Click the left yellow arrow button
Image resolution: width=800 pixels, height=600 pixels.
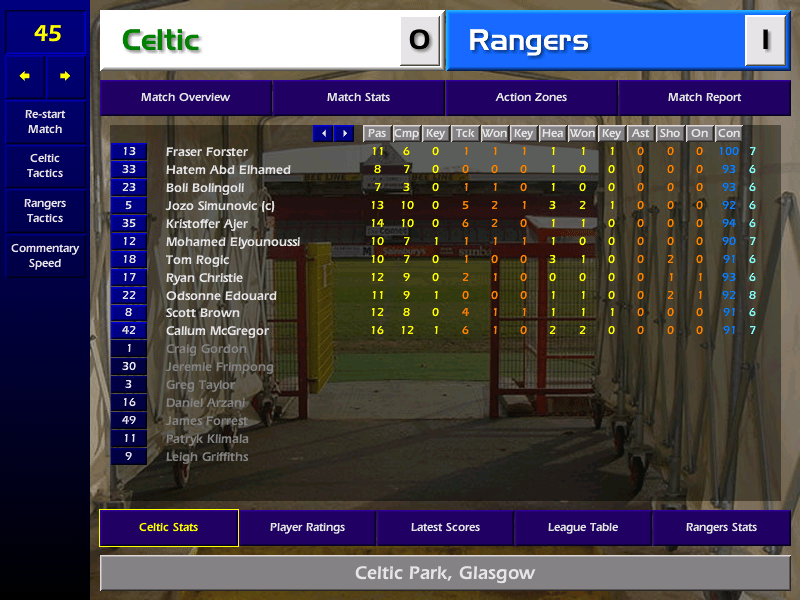25,76
